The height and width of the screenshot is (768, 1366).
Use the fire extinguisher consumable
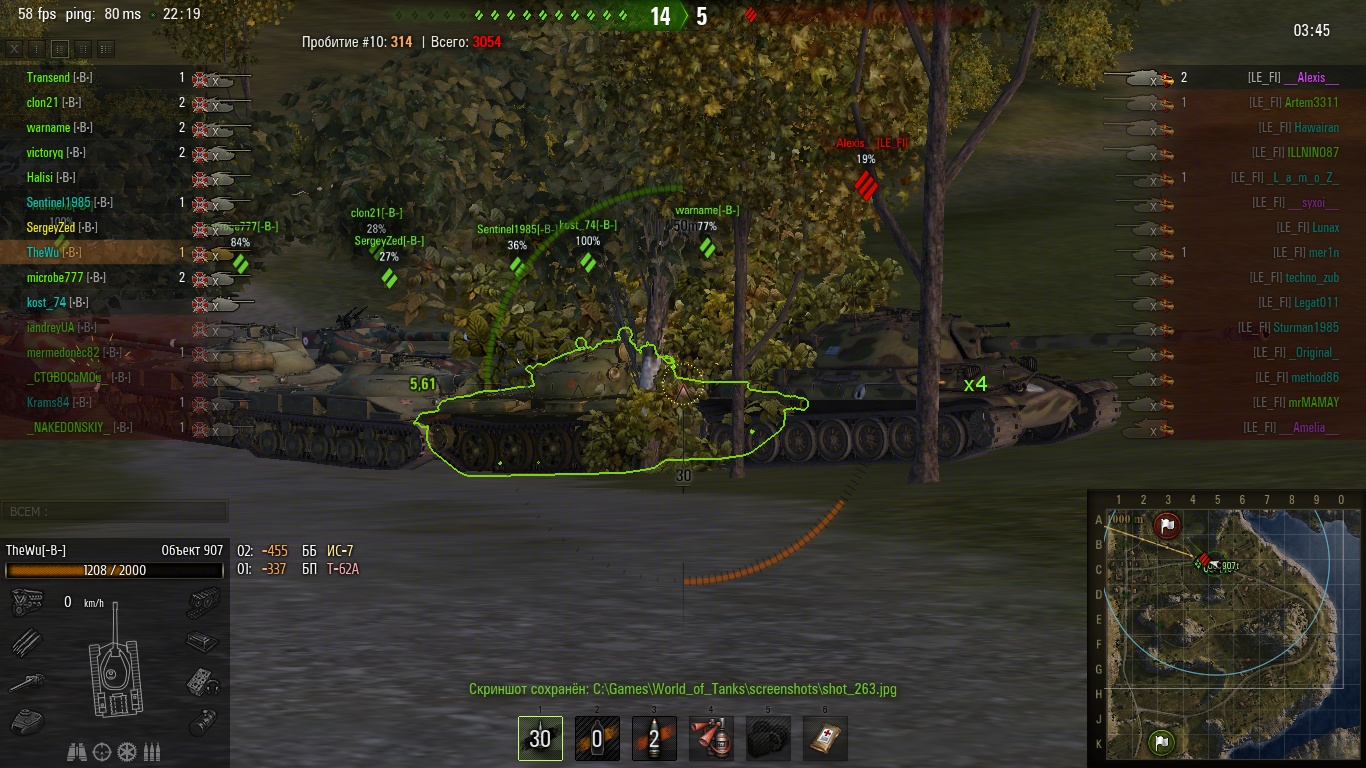click(711, 738)
